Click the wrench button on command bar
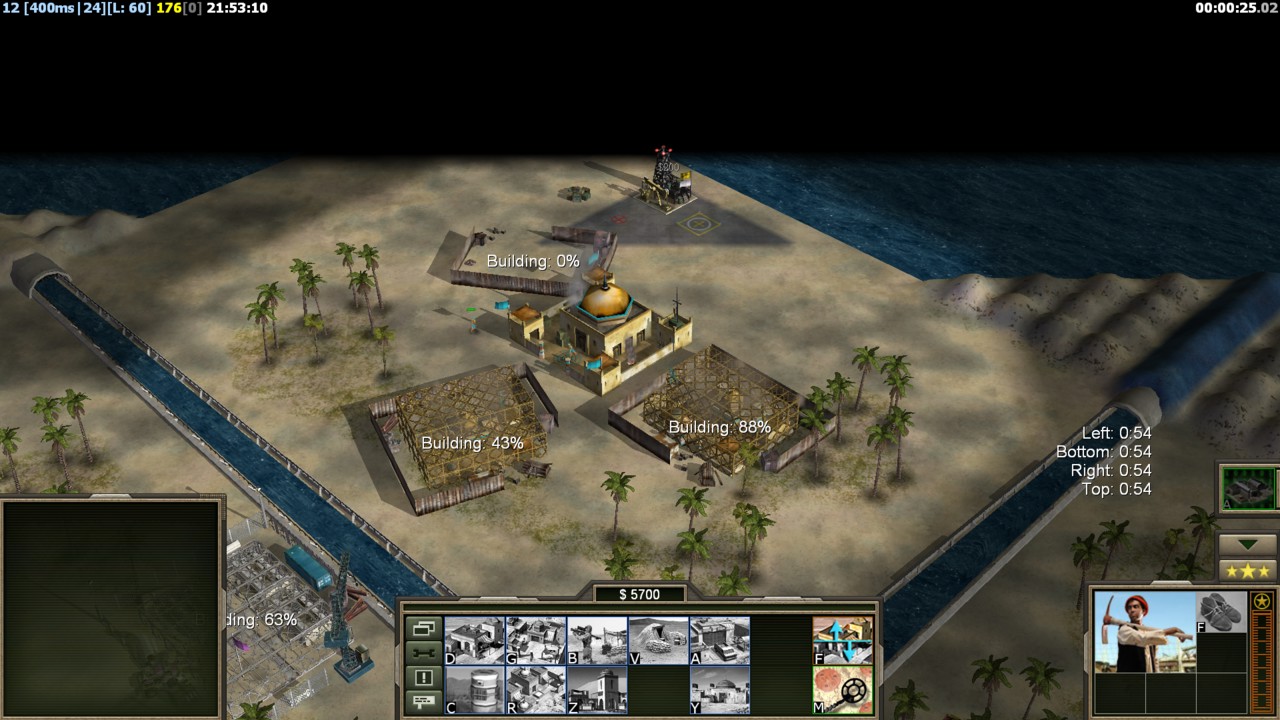The width and height of the screenshot is (1280, 720). pyautogui.click(x=424, y=653)
